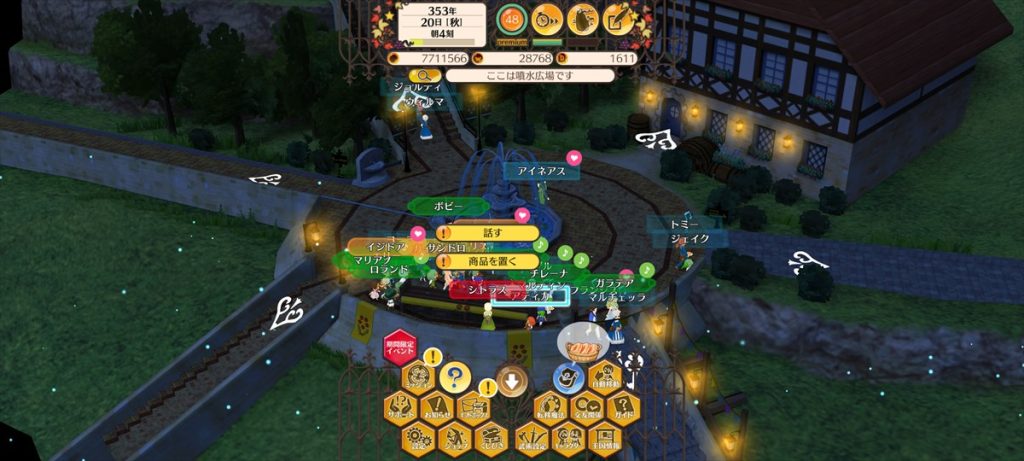
Task: Open the 自動移動 auto-move menu
Action: pos(606,378)
